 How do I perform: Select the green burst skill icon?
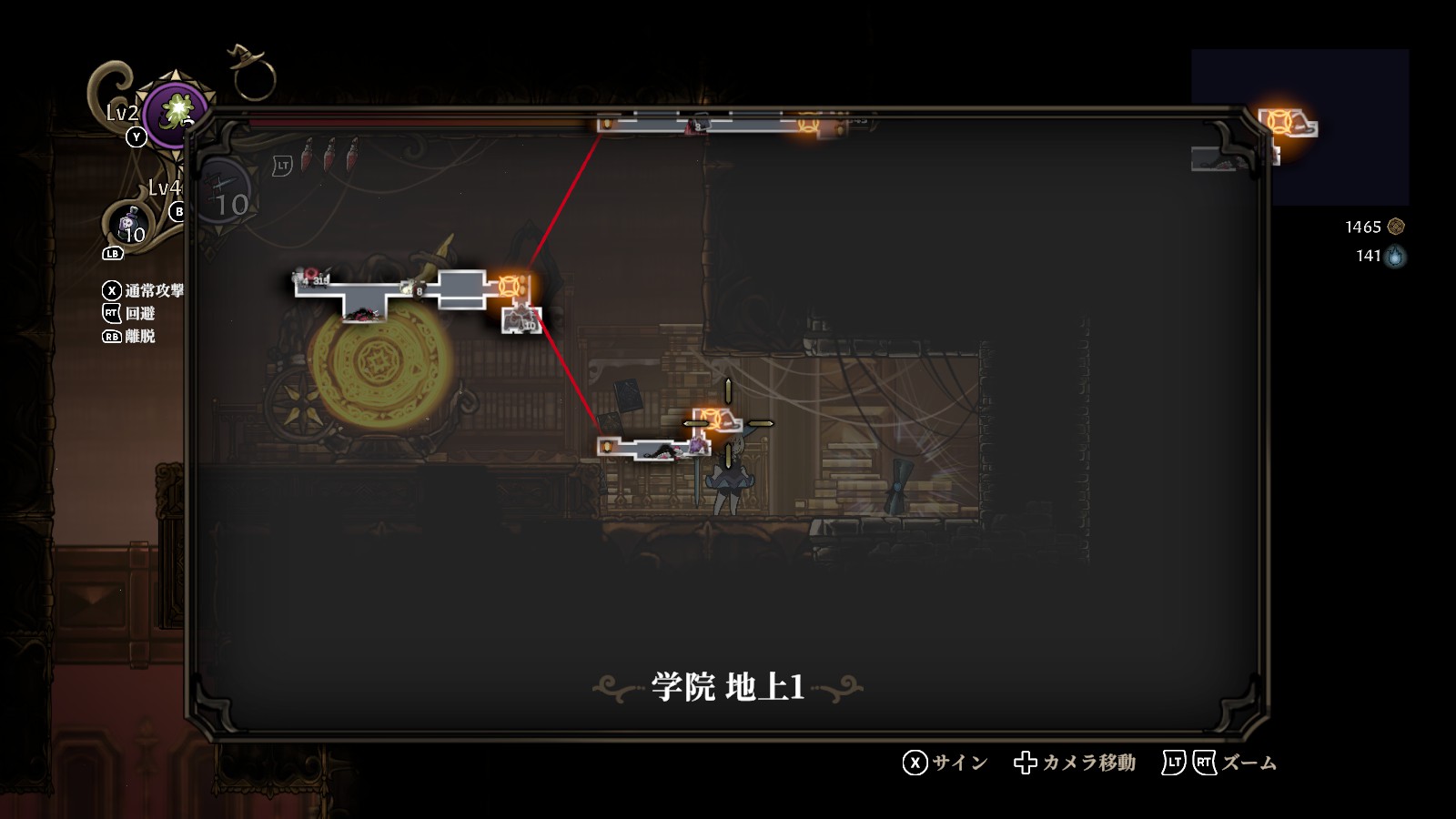pos(177,113)
